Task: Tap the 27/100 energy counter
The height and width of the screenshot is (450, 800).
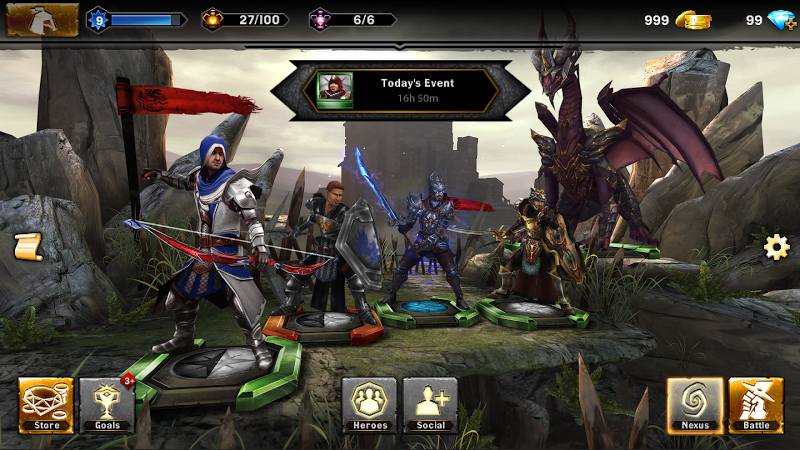Action: [x=245, y=20]
